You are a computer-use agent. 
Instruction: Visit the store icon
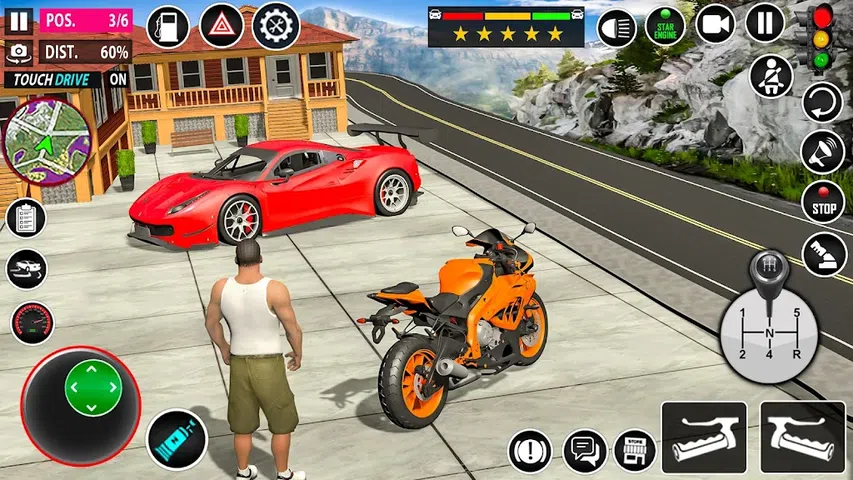pyautogui.click(x=634, y=450)
